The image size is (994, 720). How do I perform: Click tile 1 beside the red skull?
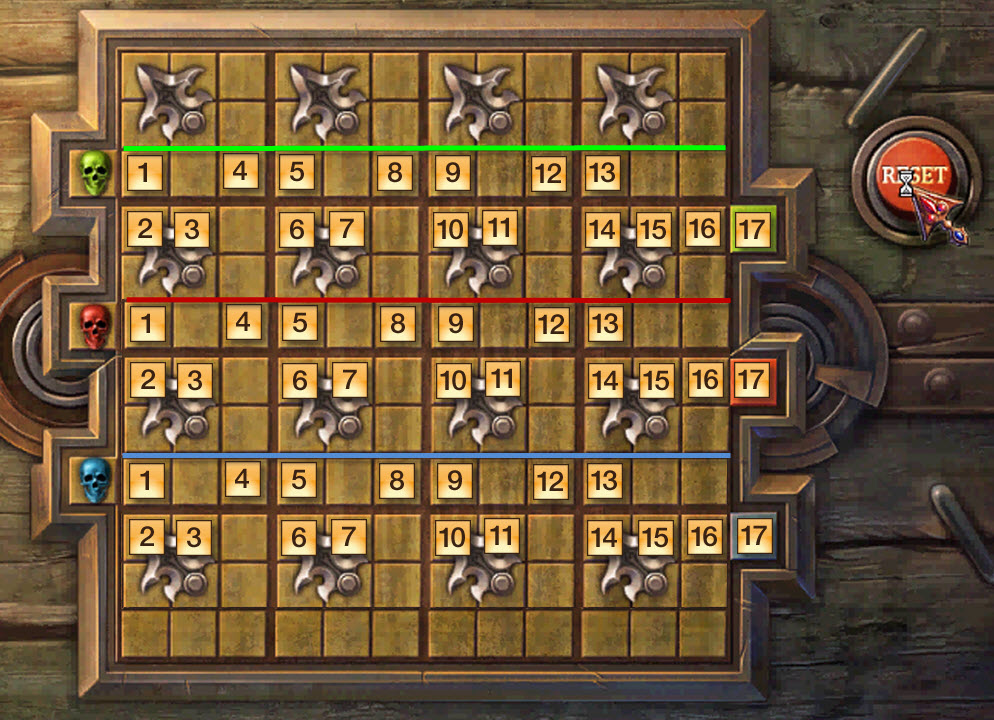[x=145, y=324]
